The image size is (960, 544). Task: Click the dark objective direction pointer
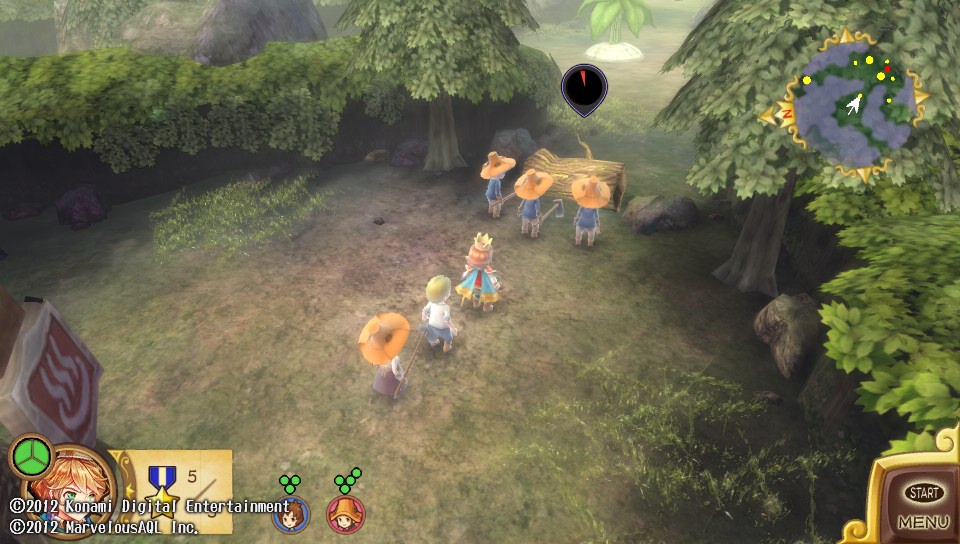coord(584,89)
